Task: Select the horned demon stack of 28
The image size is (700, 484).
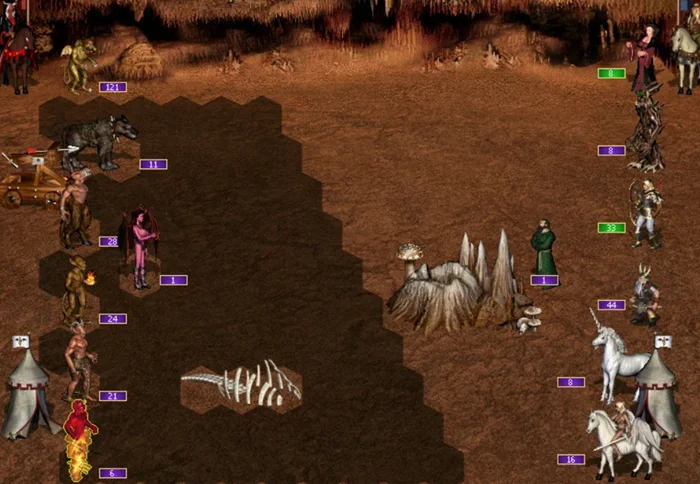Action: (75, 210)
